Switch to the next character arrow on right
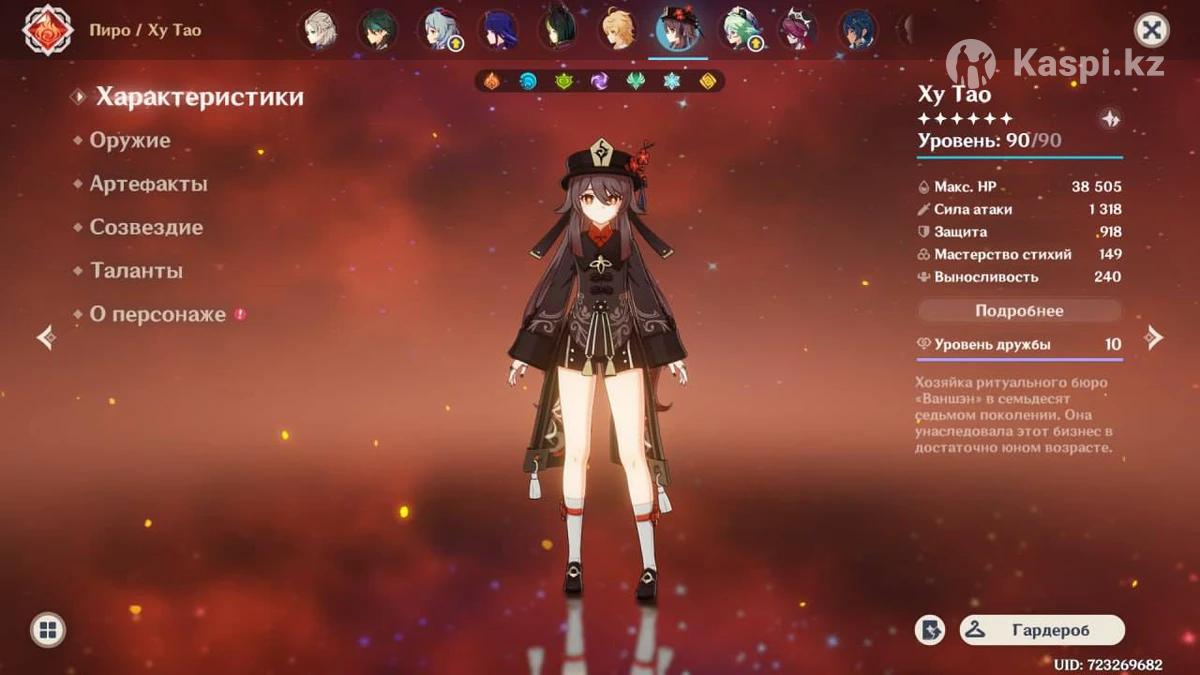1200x675 pixels. click(1154, 338)
